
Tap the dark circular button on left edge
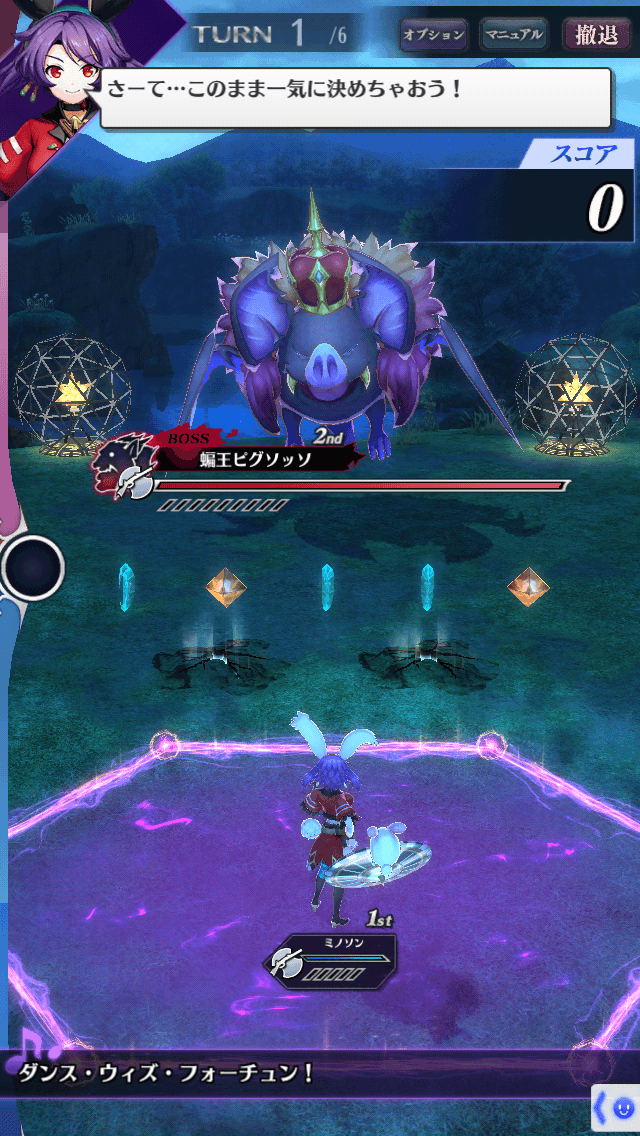(33, 568)
